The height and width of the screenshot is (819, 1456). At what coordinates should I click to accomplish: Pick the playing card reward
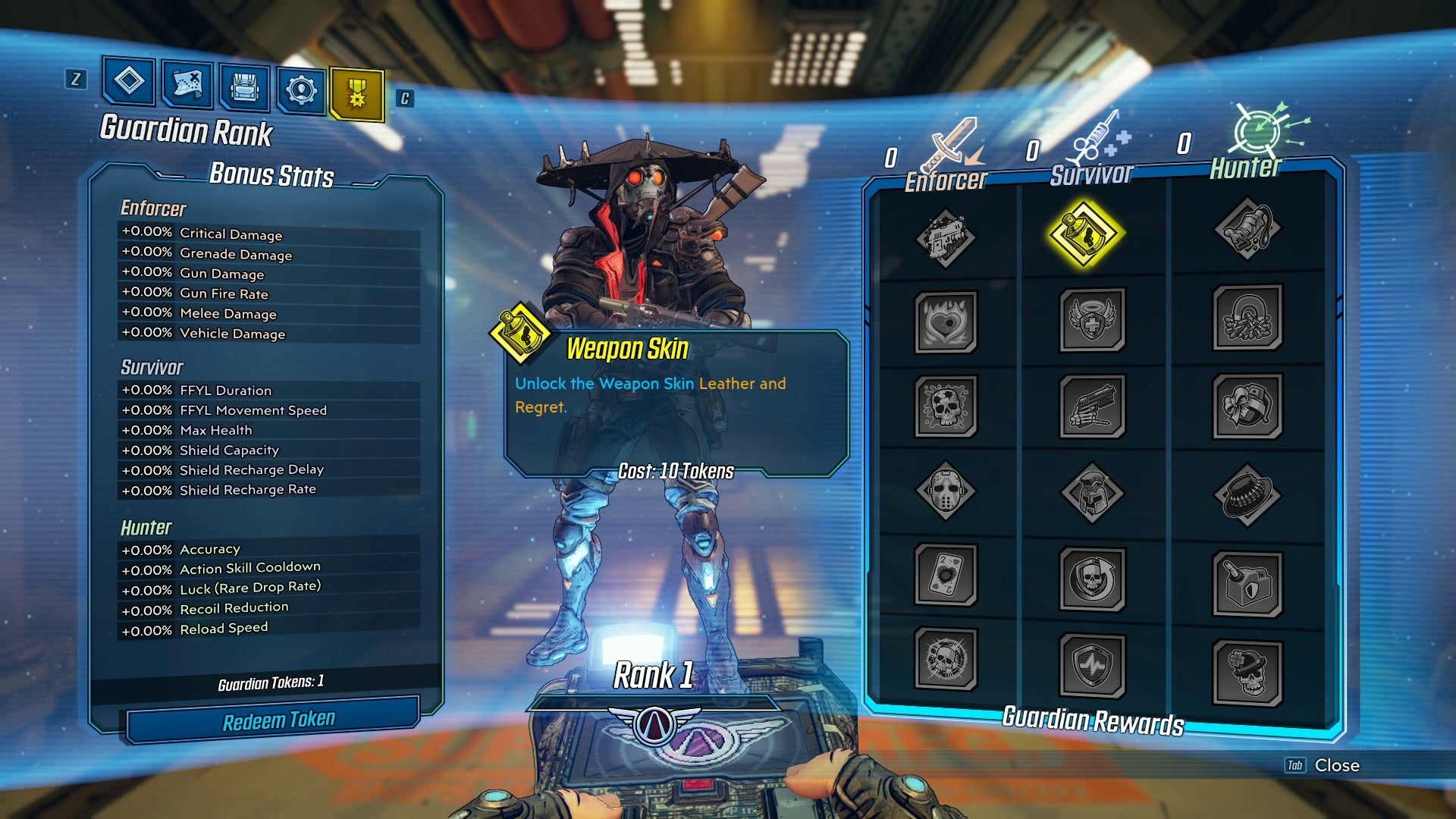[x=945, y=574]
